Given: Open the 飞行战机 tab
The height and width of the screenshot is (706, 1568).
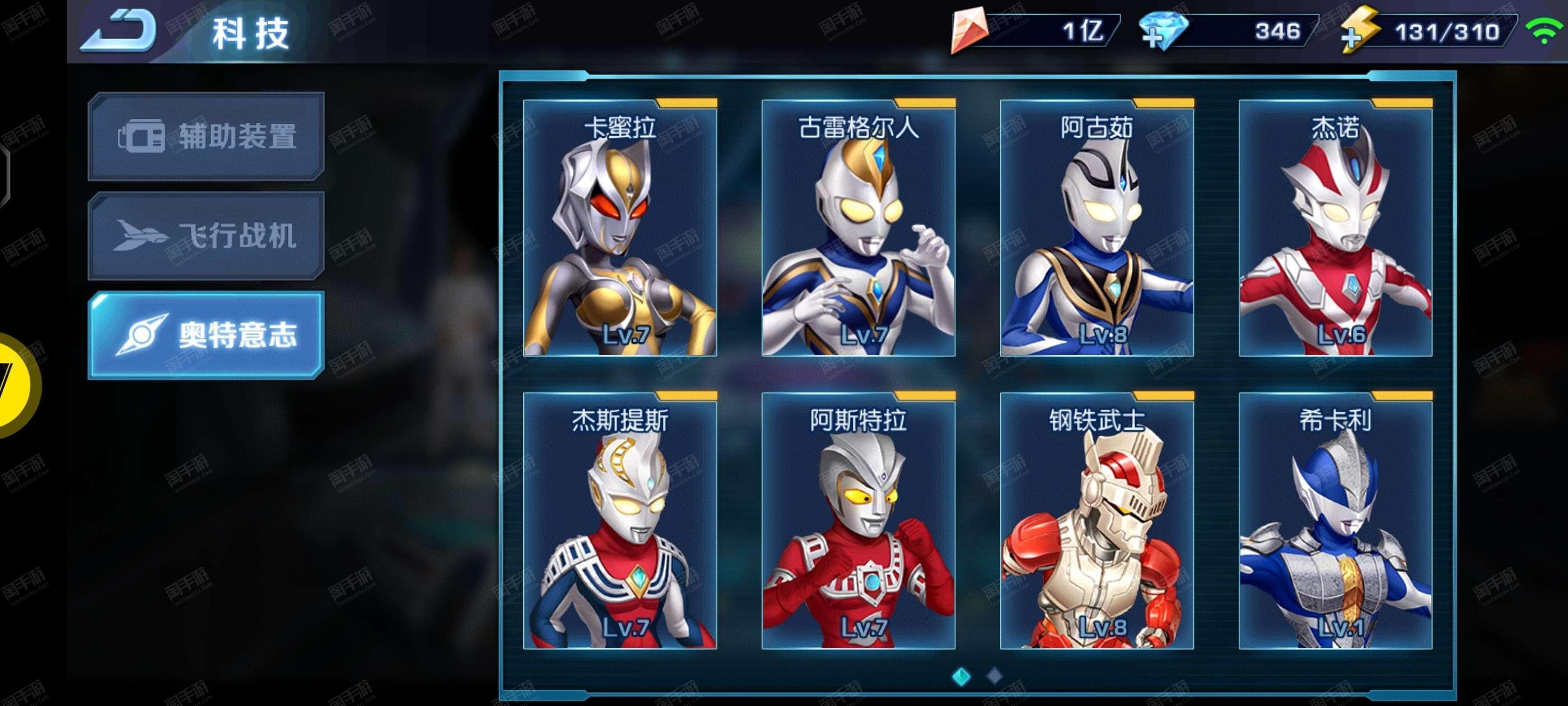Looking at the screenshot, I should coord(206,236).
